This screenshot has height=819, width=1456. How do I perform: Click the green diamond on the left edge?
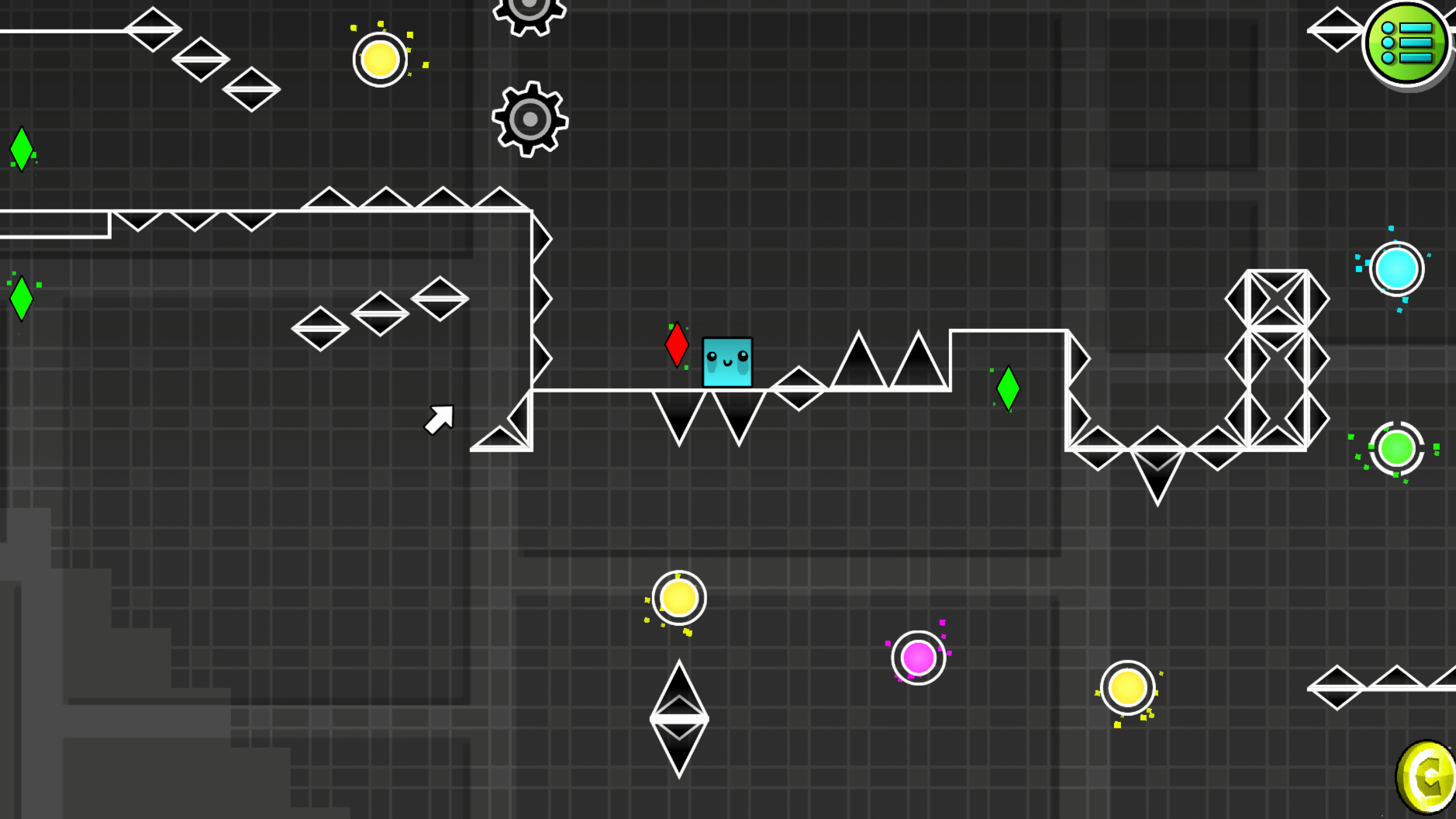pos(21,147)
